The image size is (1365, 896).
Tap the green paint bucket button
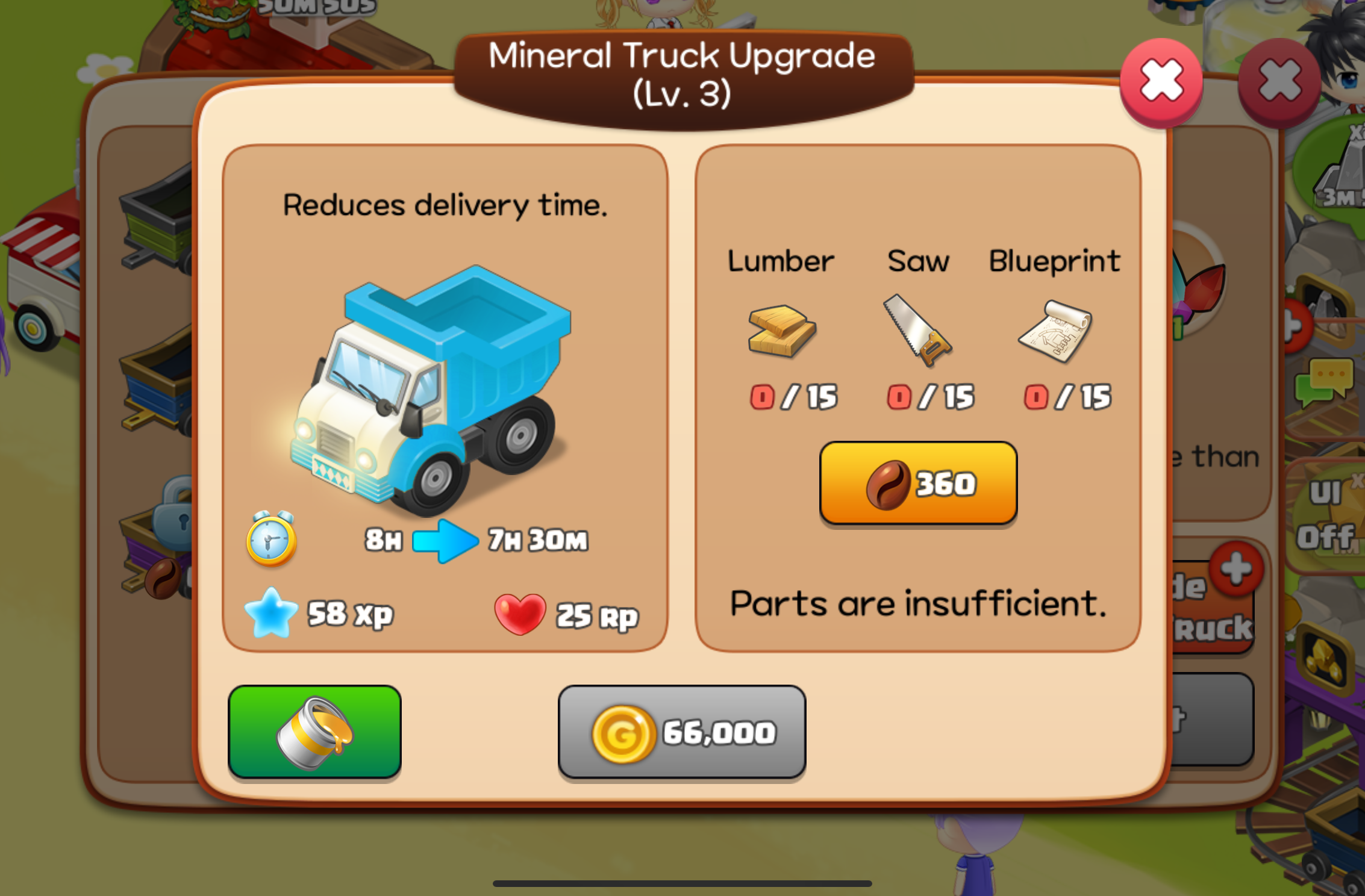[x=314, y=732]
